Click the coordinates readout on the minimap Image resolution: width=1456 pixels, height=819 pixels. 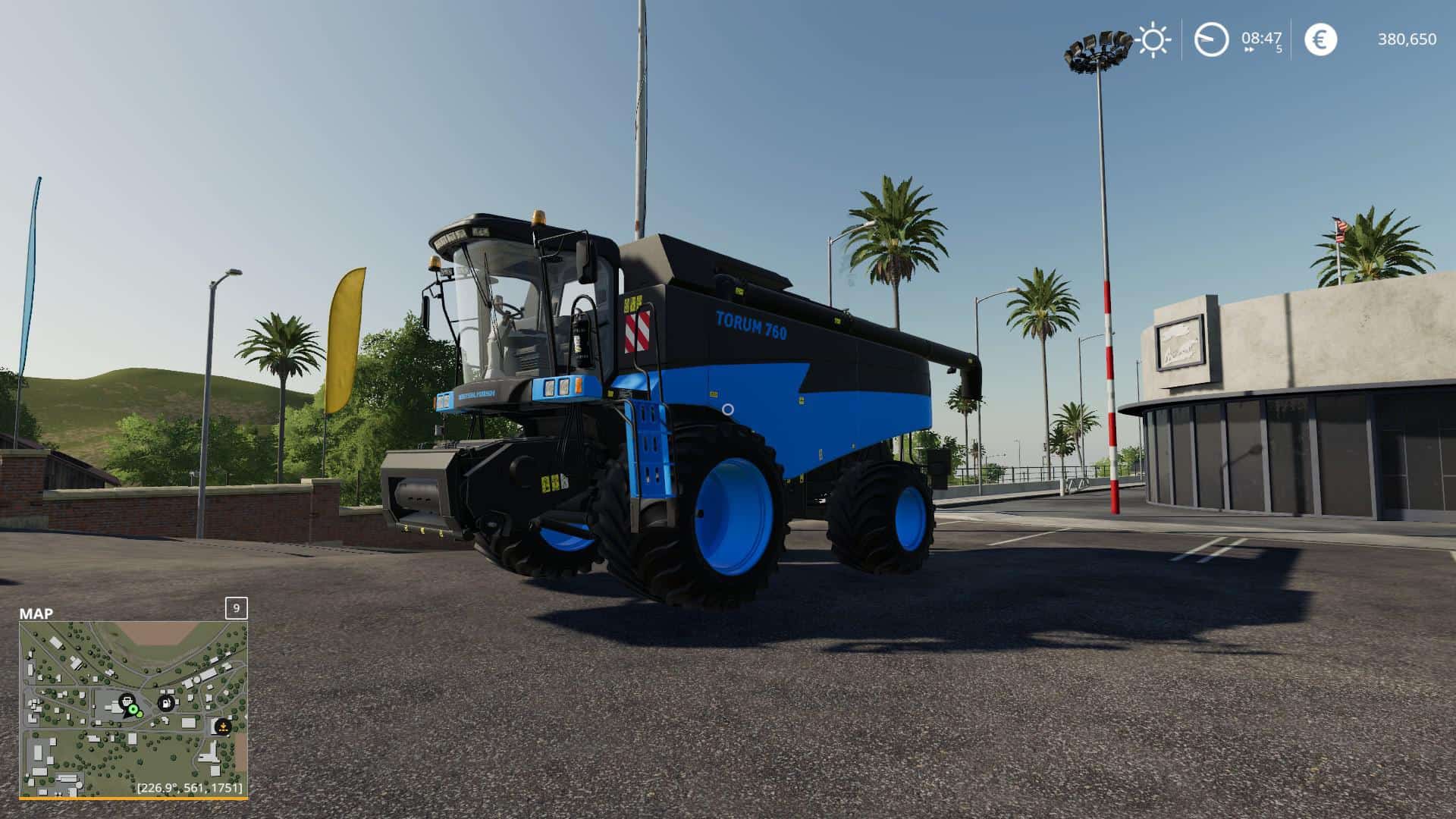[190, 788]
